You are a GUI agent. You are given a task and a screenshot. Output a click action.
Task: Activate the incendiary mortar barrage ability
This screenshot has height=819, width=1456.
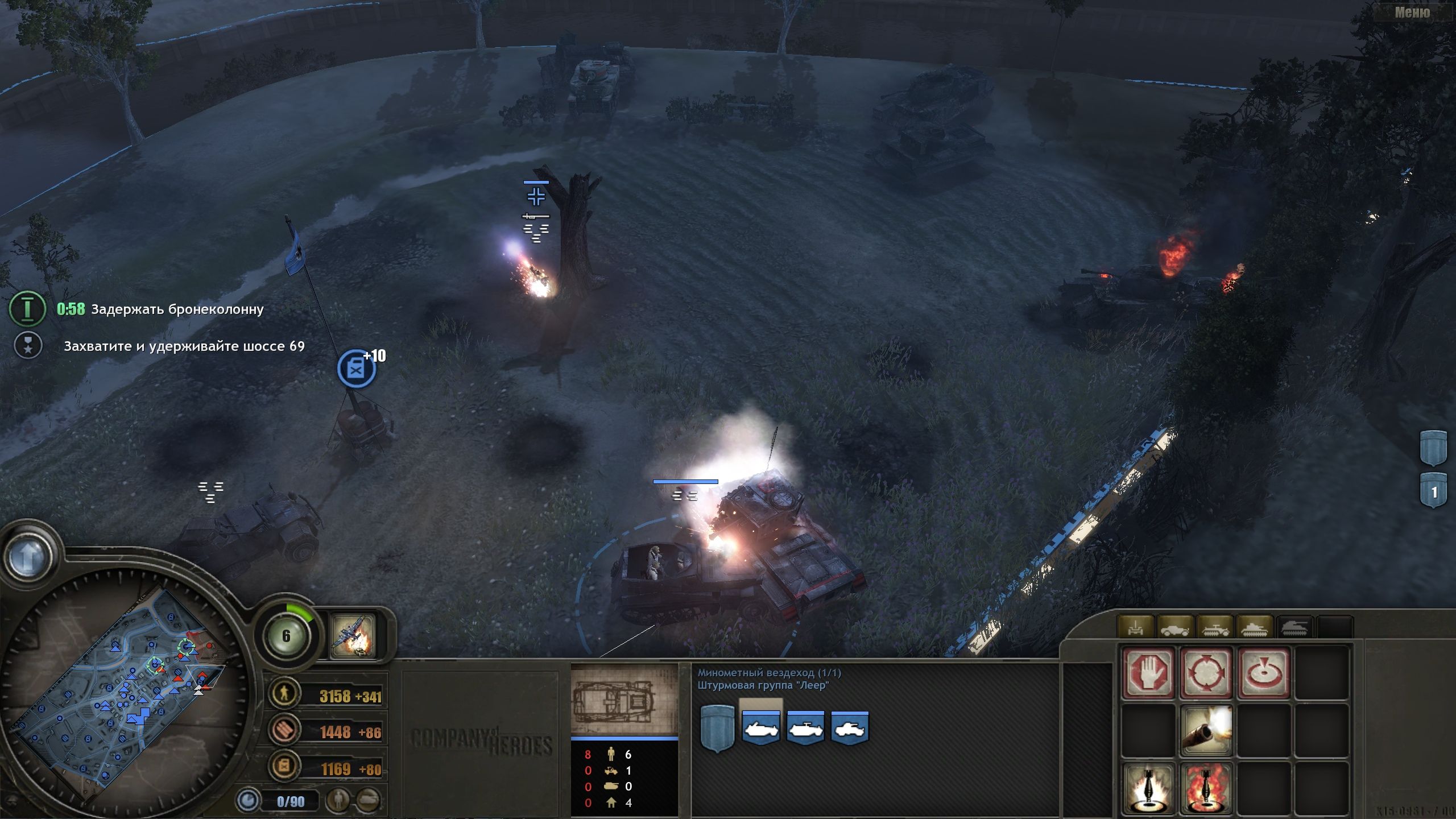(x=1207, y=788)
